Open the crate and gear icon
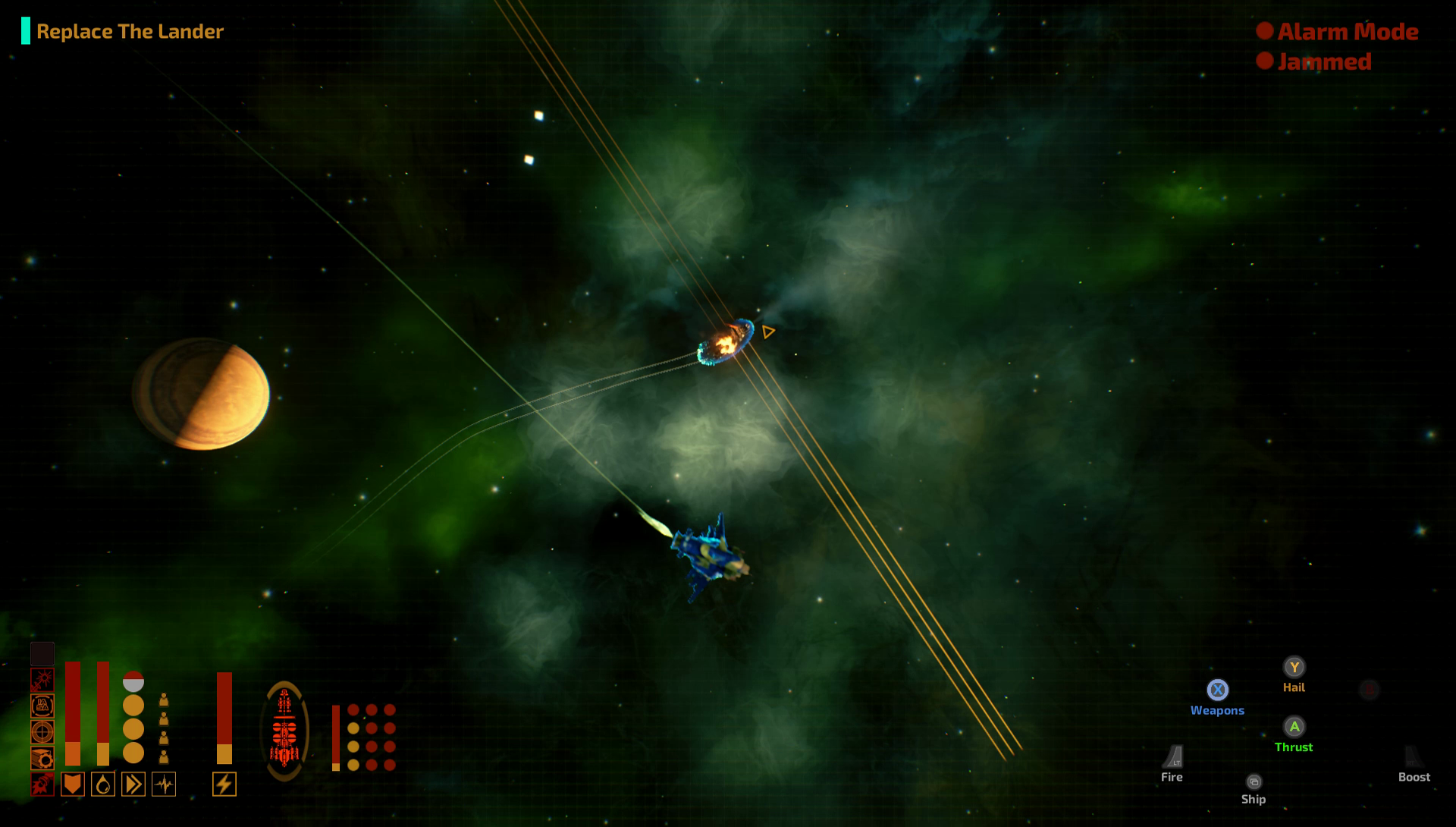The width and height of the screenshot is (1456, 827). tap(42, 758)
